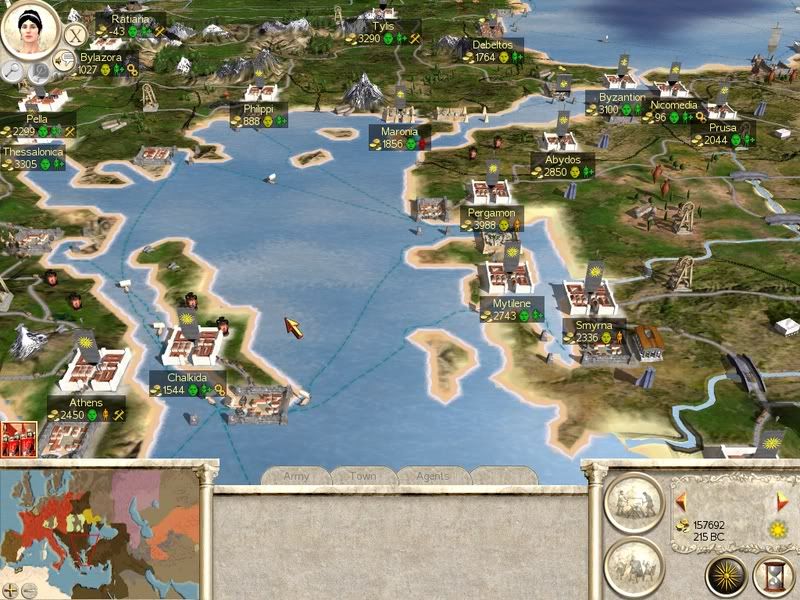
Task: Select previous item with left red arrow
Action: click(681, 499)
